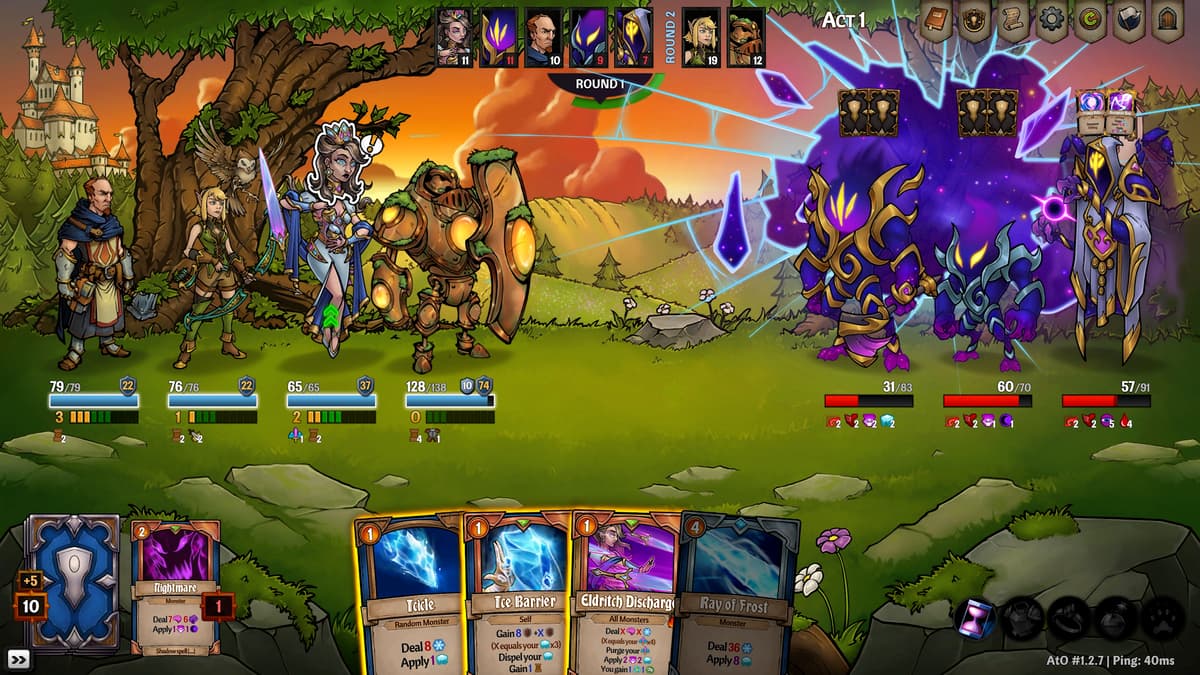1200x675 pixels.
Task: Click the double-arrow fast-forward button
Action: click(18, 659)
